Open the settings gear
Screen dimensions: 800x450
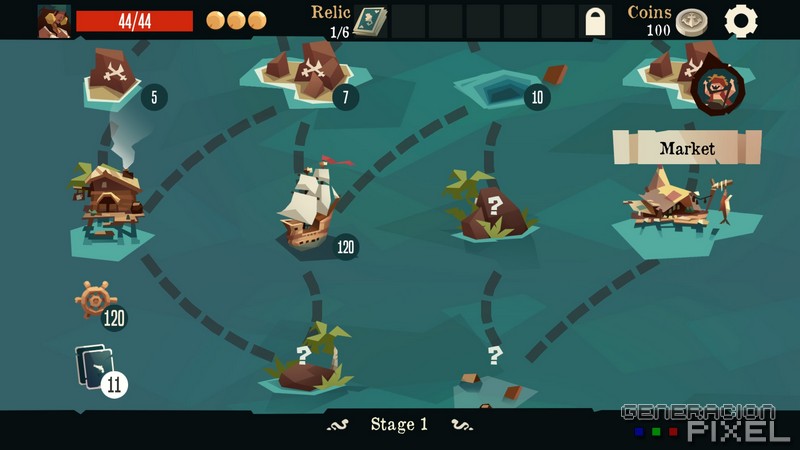741,21
